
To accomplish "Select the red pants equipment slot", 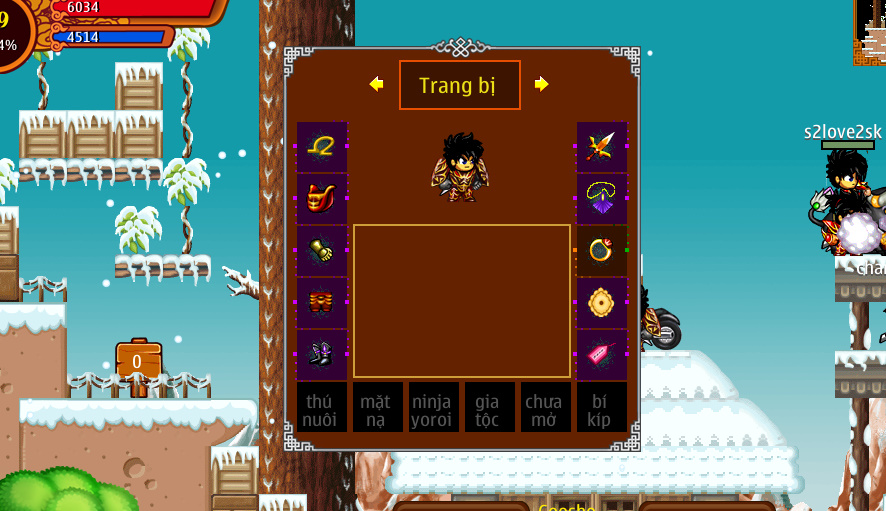I will (322, 302).
